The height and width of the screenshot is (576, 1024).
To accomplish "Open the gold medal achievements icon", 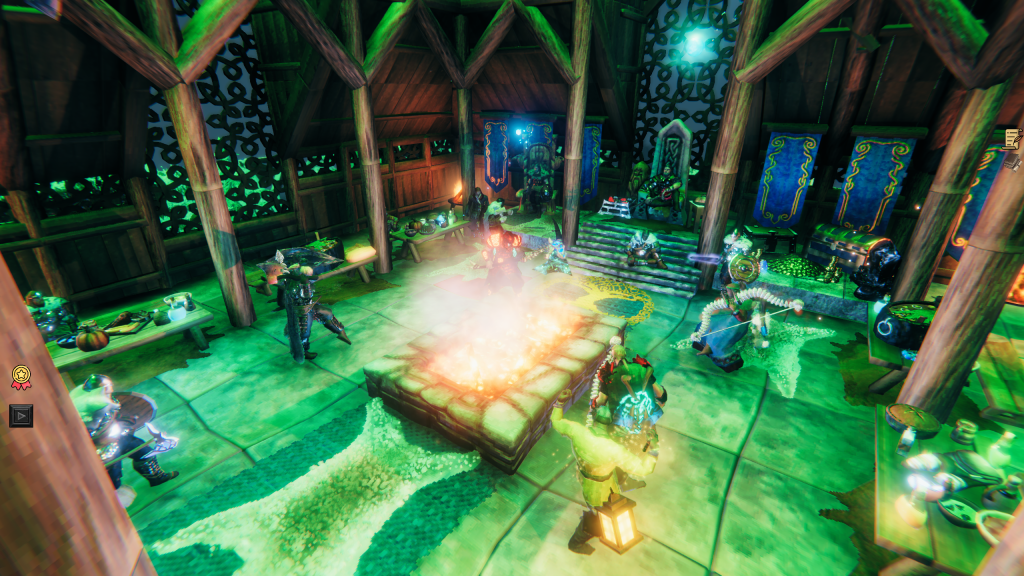I will [21, 377].
